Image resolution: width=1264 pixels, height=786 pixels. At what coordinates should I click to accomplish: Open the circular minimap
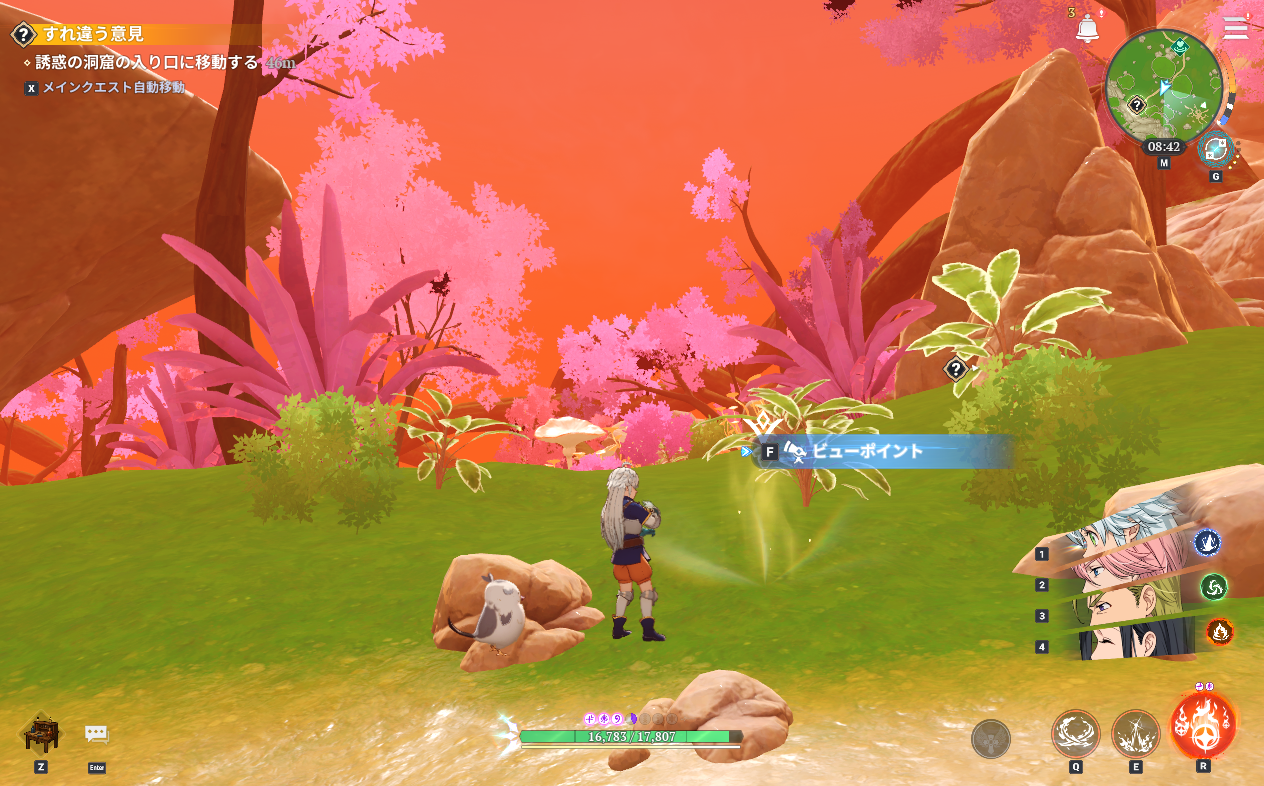click(x=1163, y=88)
